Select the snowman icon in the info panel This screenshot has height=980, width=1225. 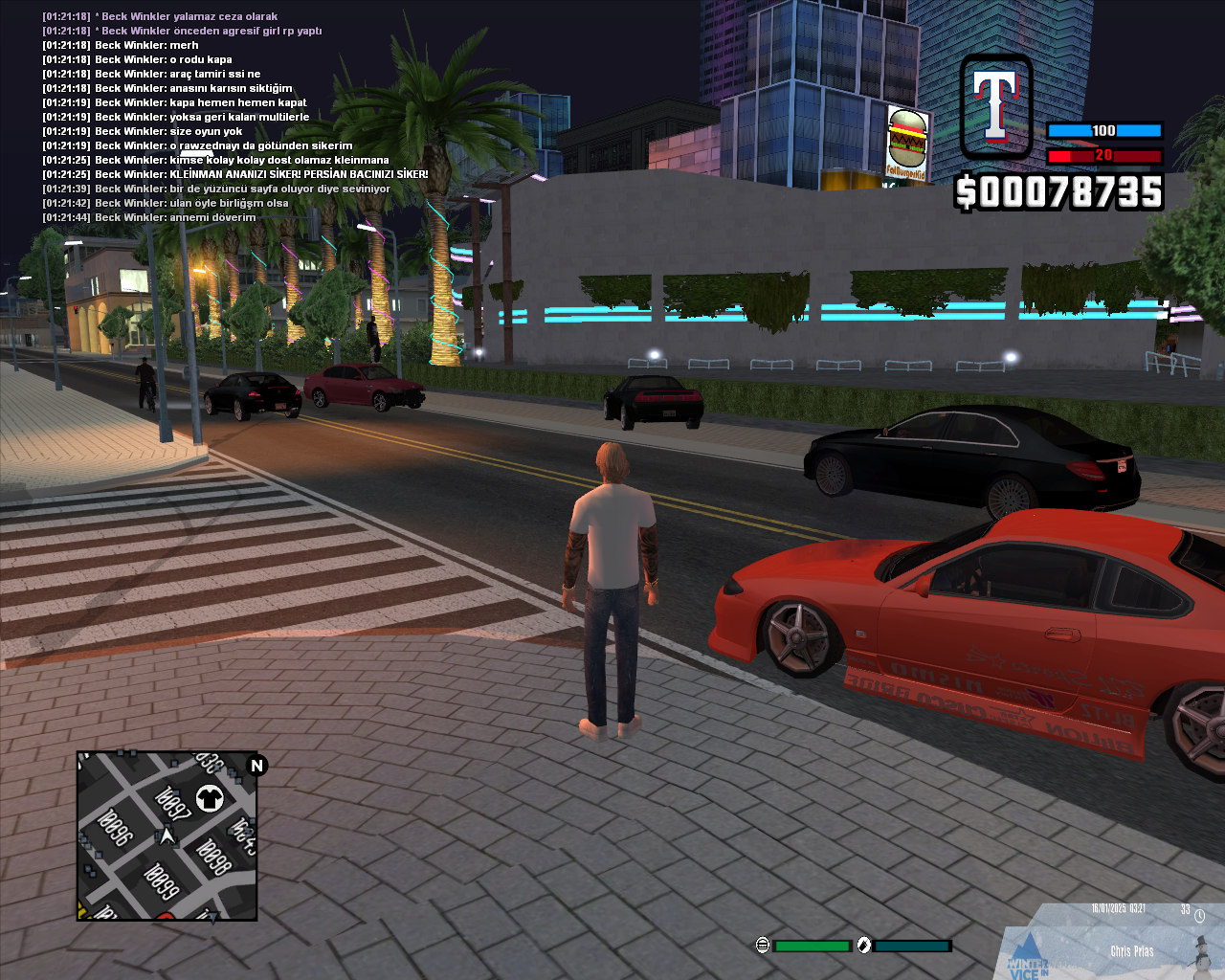tap(1201, 952)
